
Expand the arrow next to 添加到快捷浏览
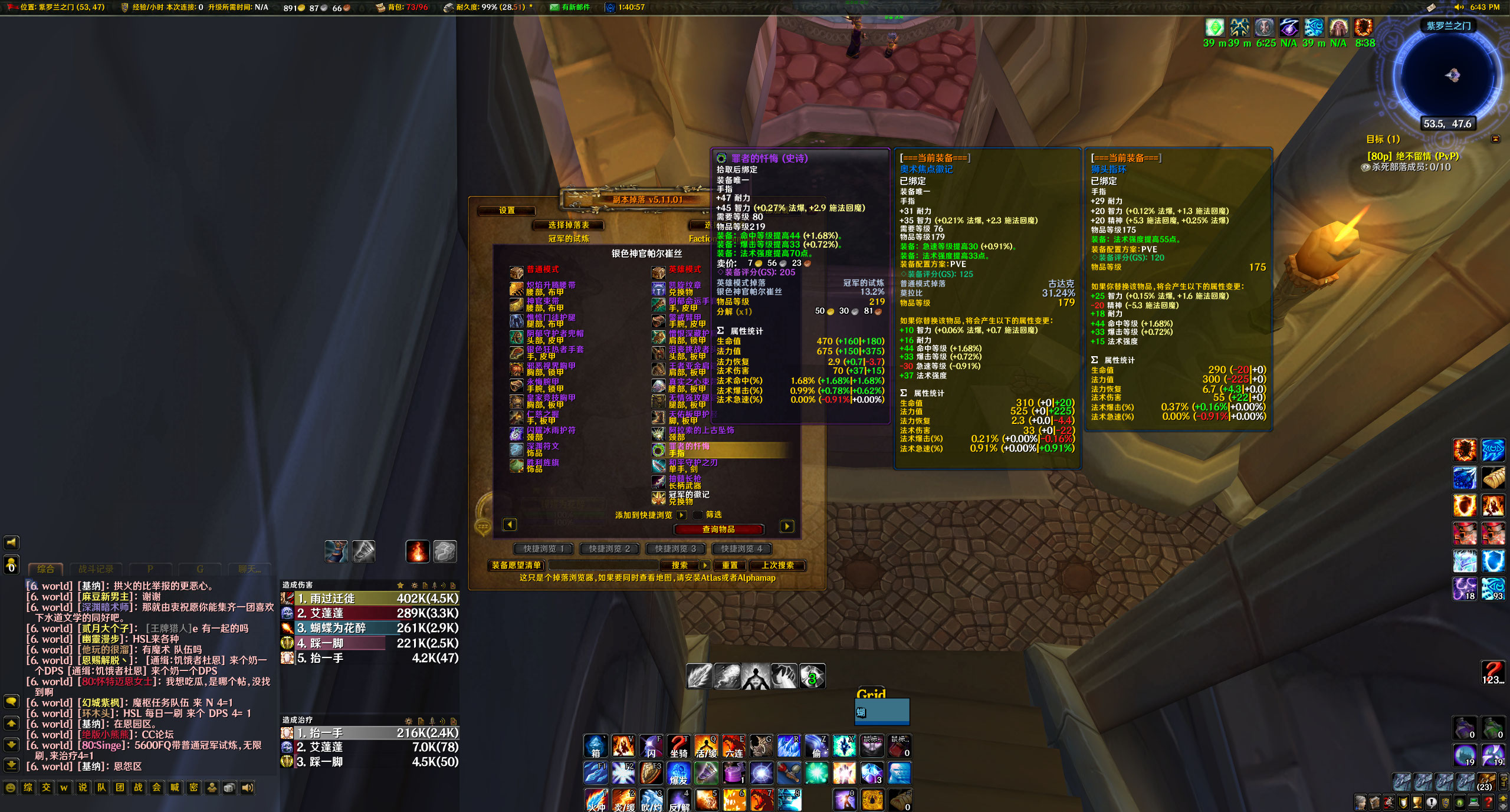pos(681,515)
